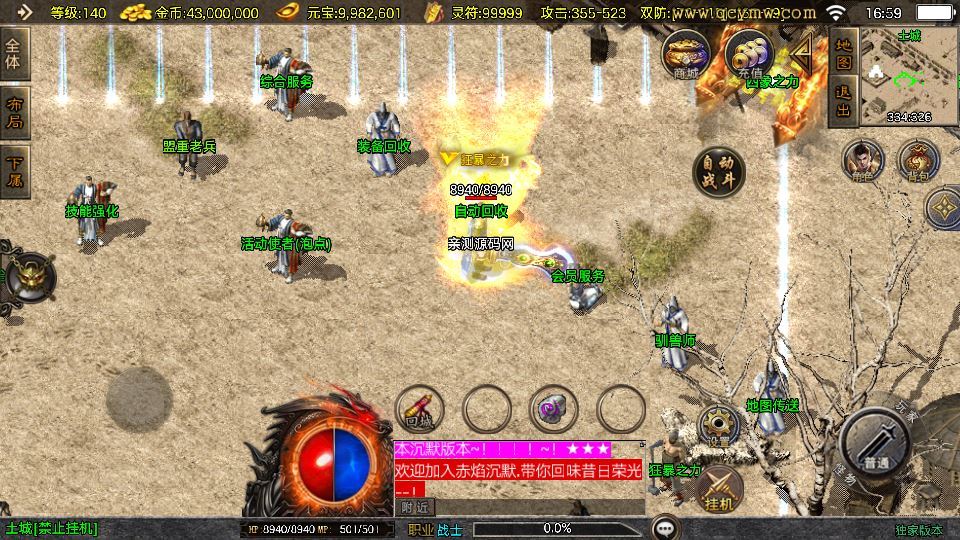Use the purple swirl scroll slot

[x=553, y=408]
